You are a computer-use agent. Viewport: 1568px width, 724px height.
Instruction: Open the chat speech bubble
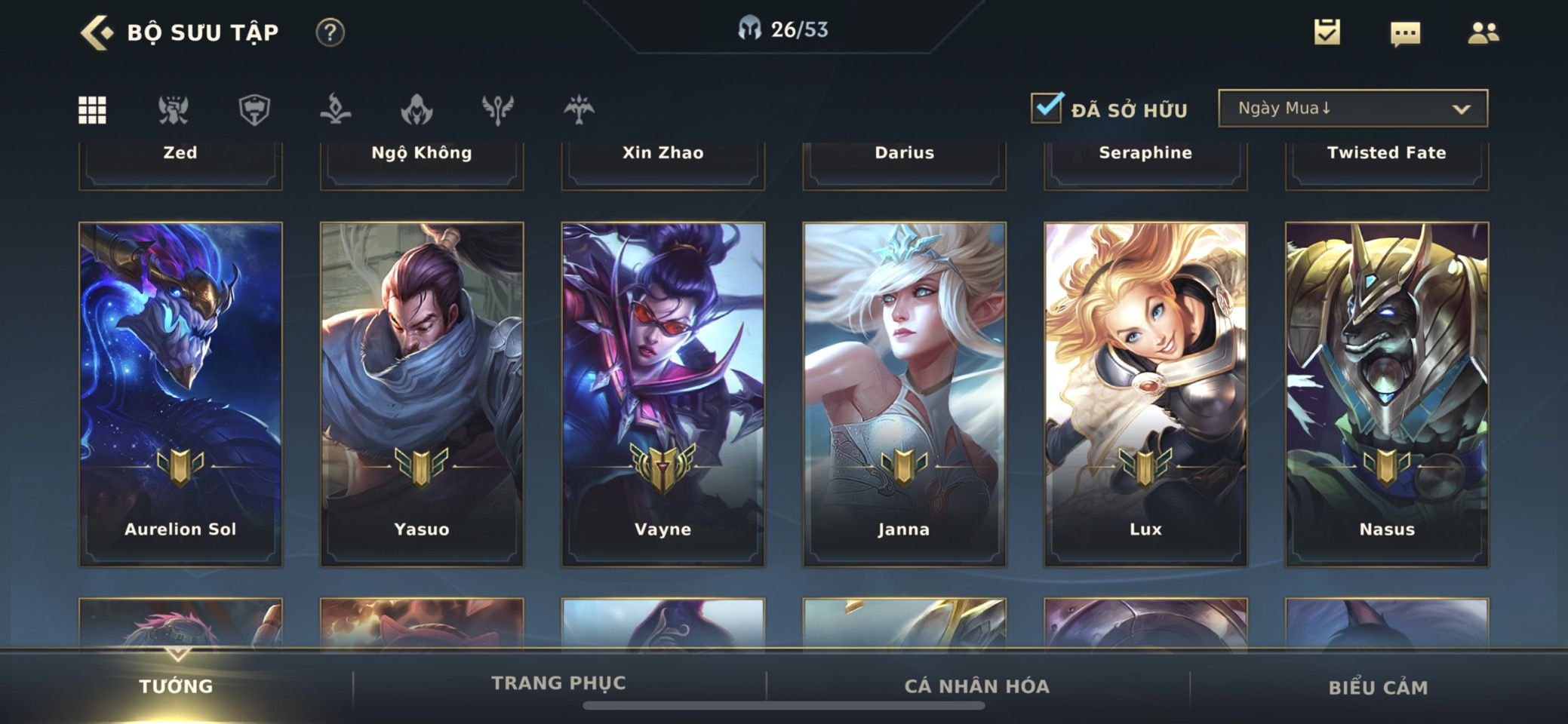point(1405,33)
